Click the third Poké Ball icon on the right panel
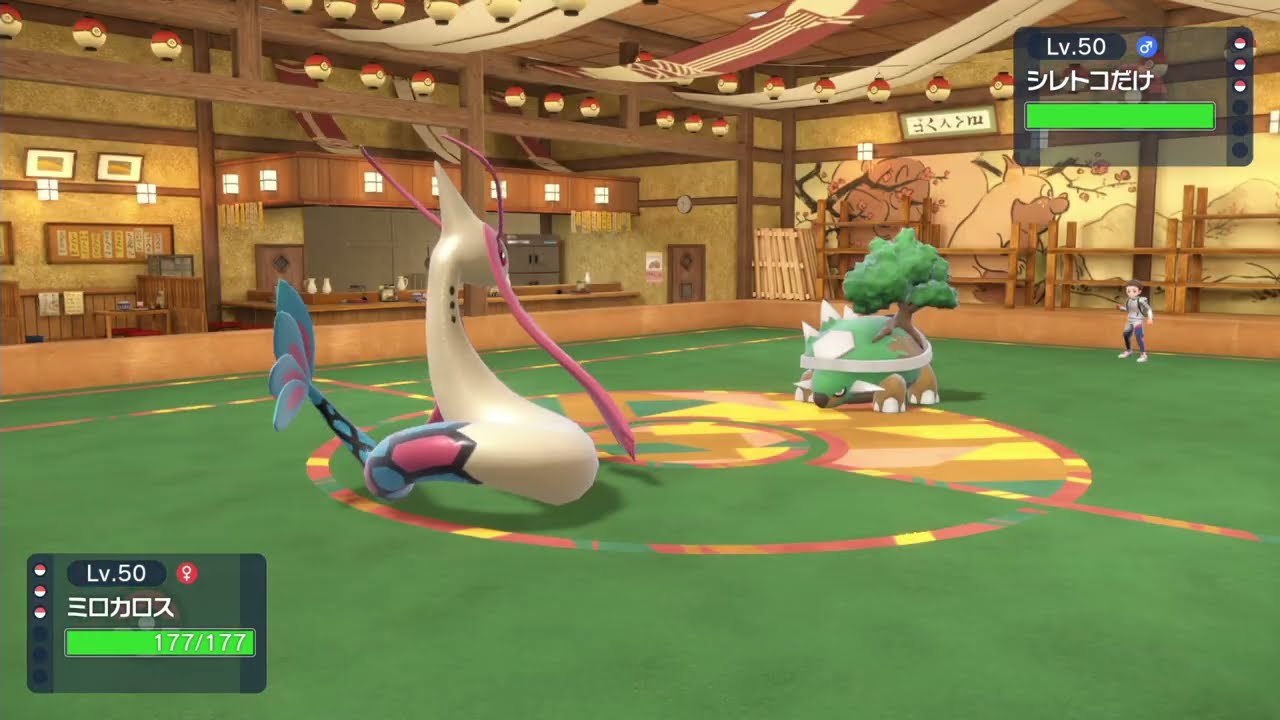 [1240, 85]
